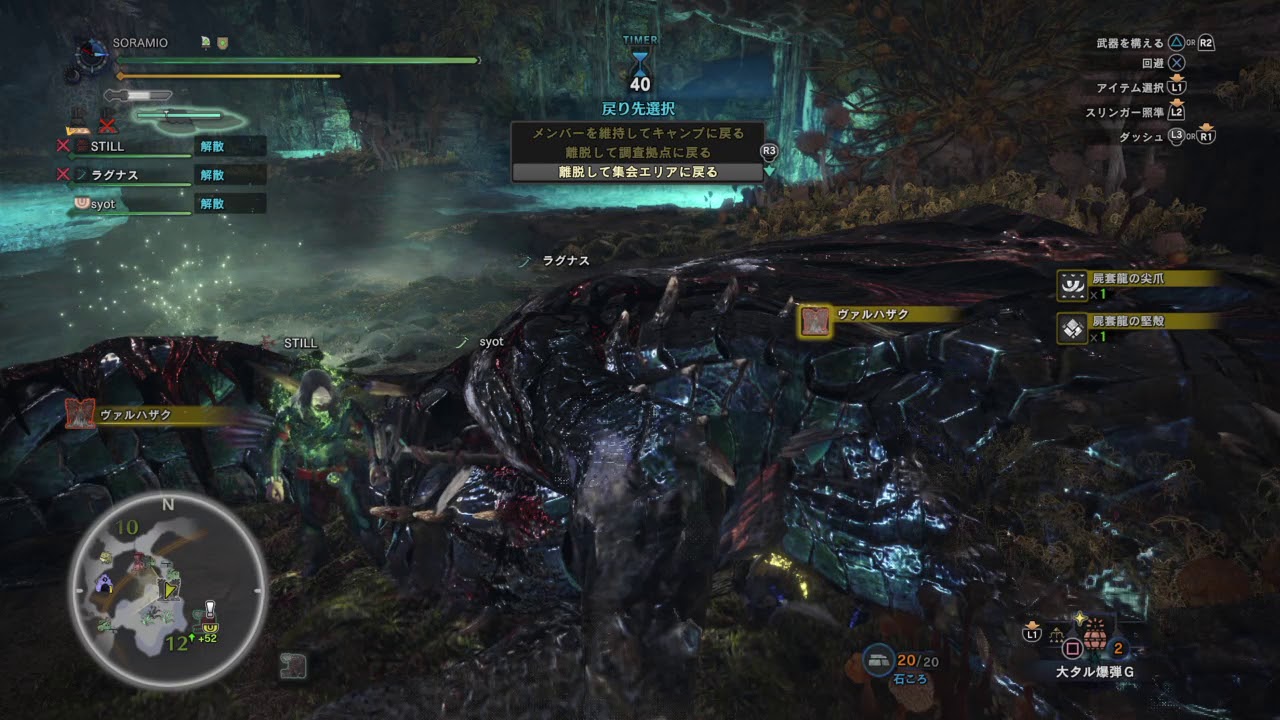Click 解散 button beside STILL

(212, 146)
